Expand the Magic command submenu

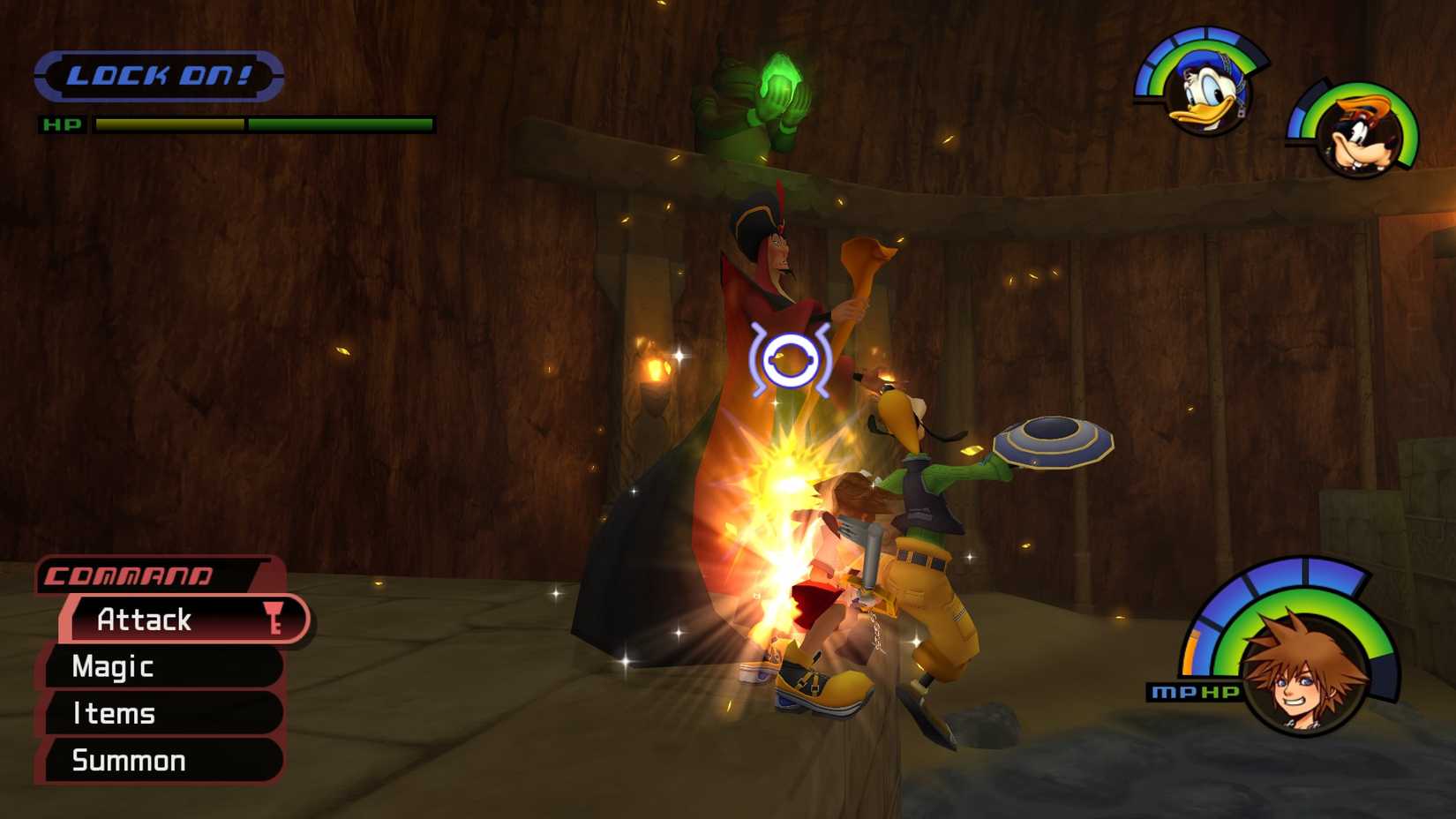click(112, 667)
